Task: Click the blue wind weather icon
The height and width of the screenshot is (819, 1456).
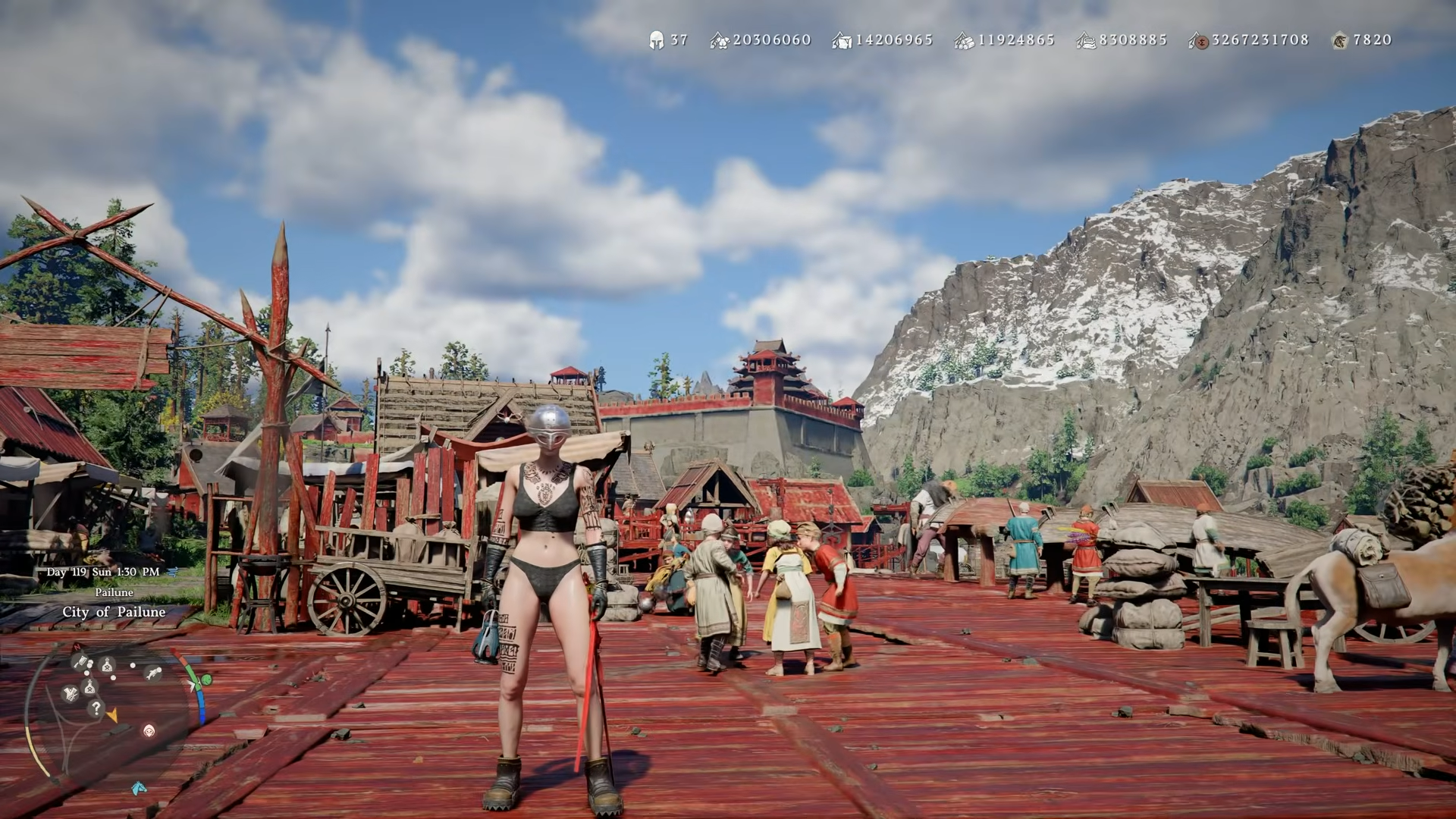Action: point(171,572)
